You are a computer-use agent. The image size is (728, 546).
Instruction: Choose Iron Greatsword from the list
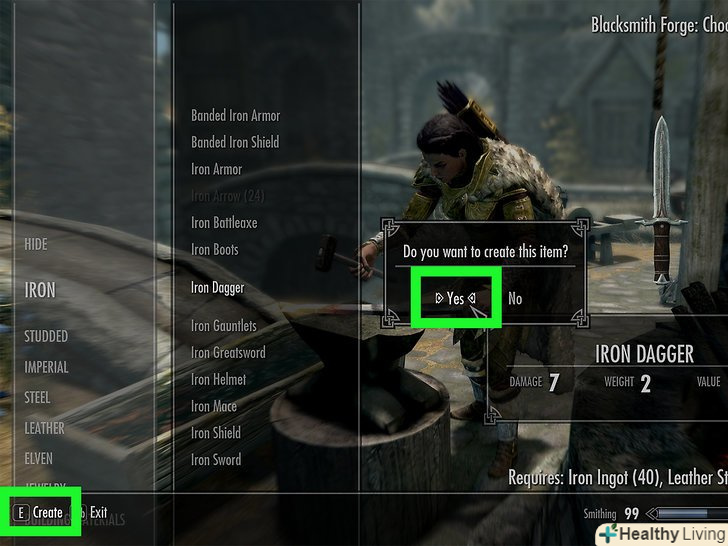[x=227, y=353]
